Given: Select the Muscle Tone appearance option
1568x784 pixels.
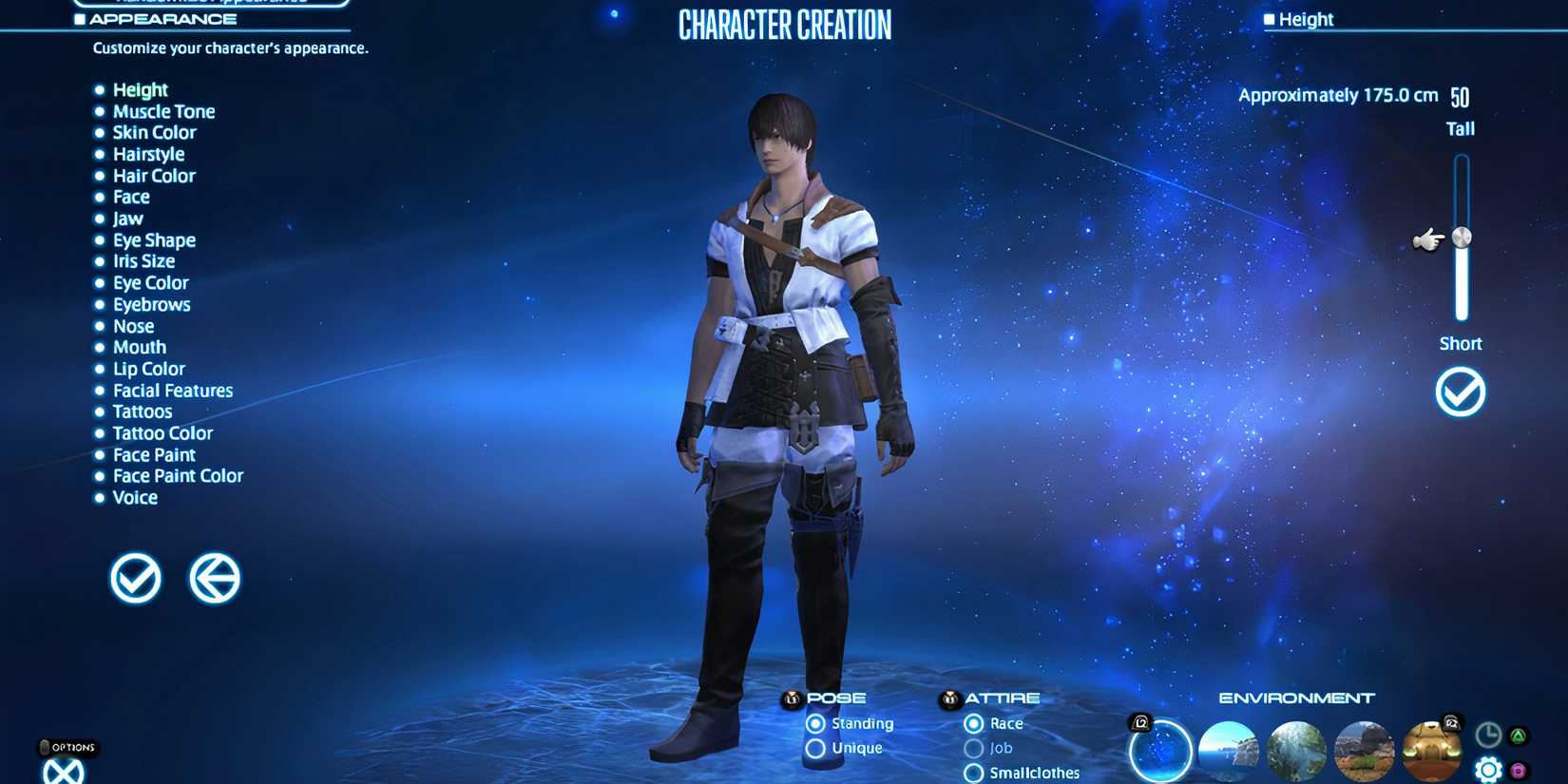Looking at the screenshot, I should 163,111.
